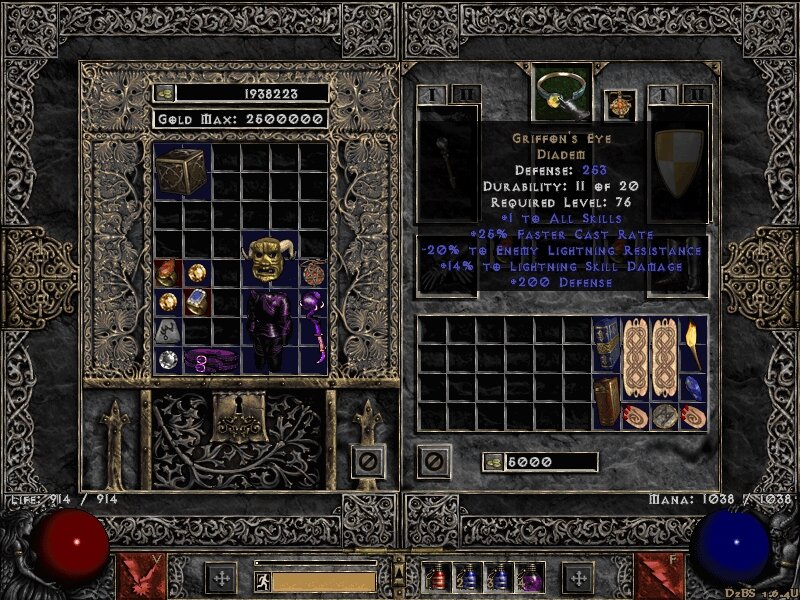
Task: Select the equipped Griffon's Eye diadem
Action: click(x=563, y=92)
